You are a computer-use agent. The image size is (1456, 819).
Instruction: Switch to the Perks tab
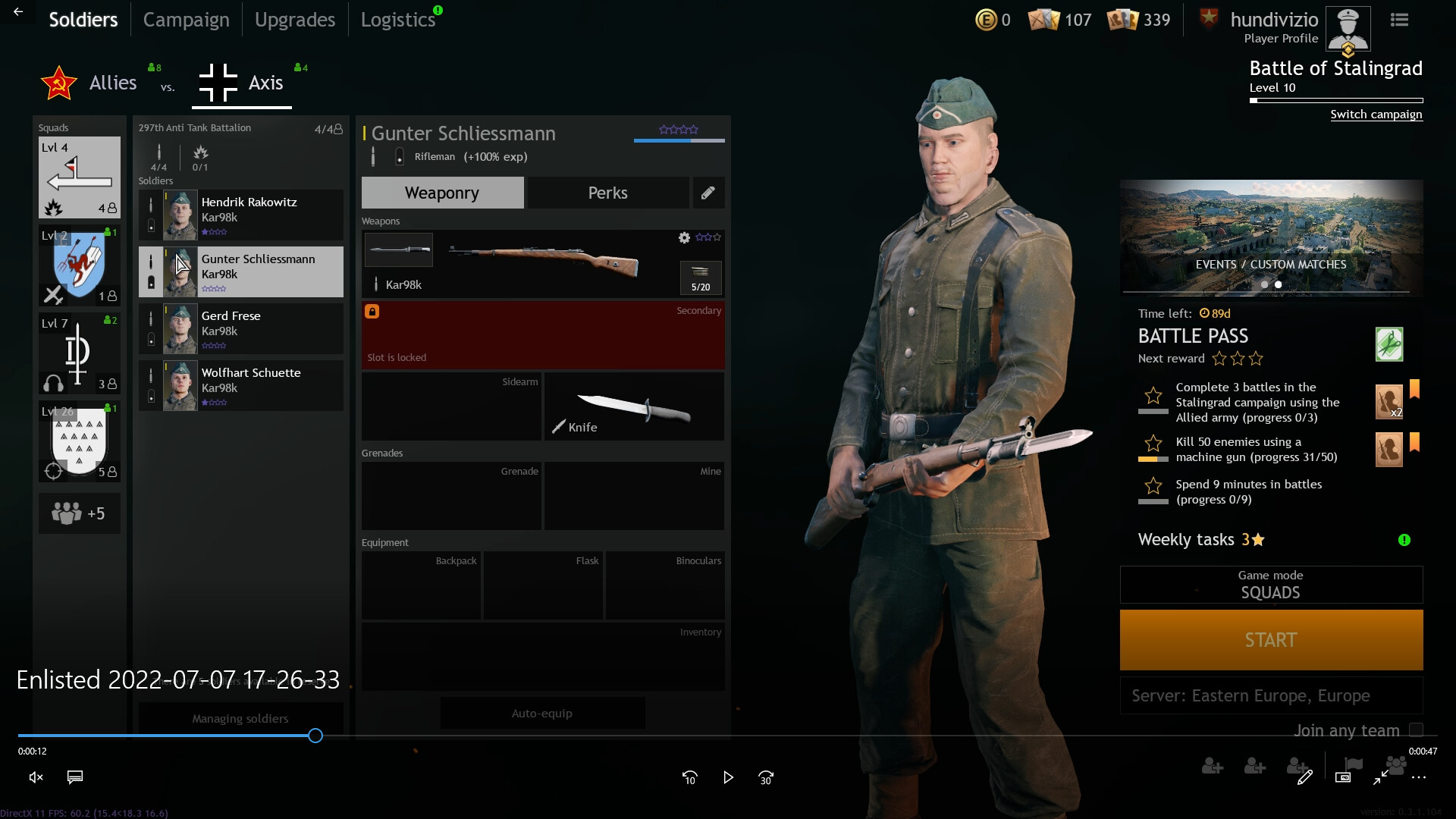click(607, 193)
